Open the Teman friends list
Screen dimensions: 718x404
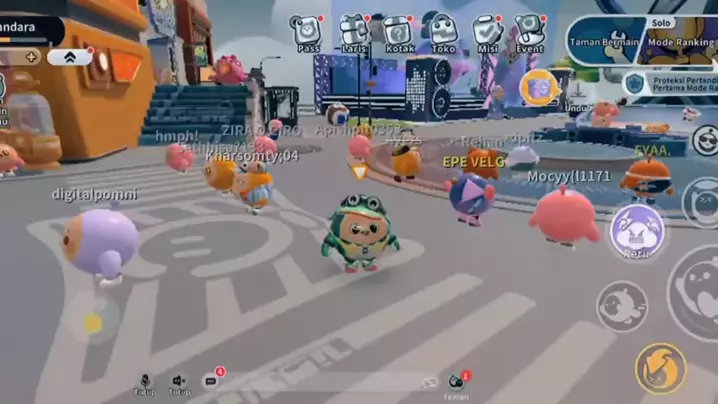(x=457, y=383)
